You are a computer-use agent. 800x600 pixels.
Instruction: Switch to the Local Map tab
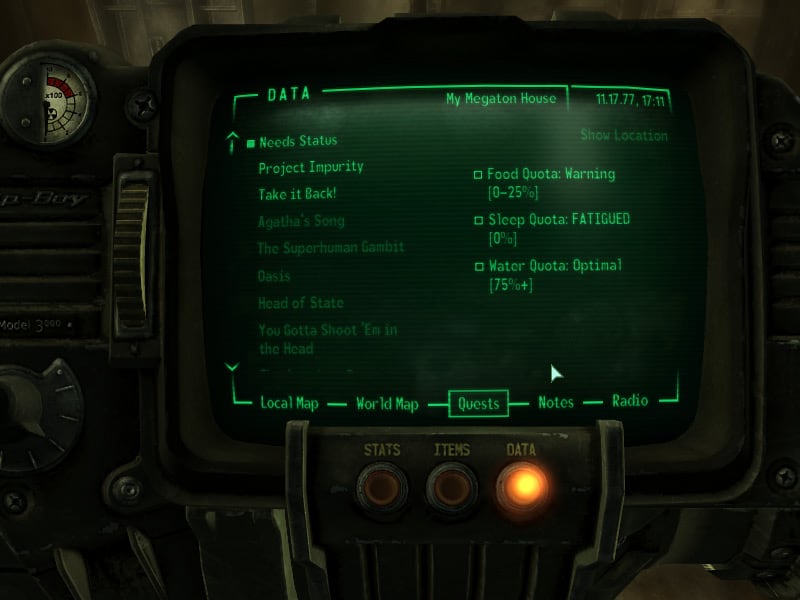(x=289, y=403)
